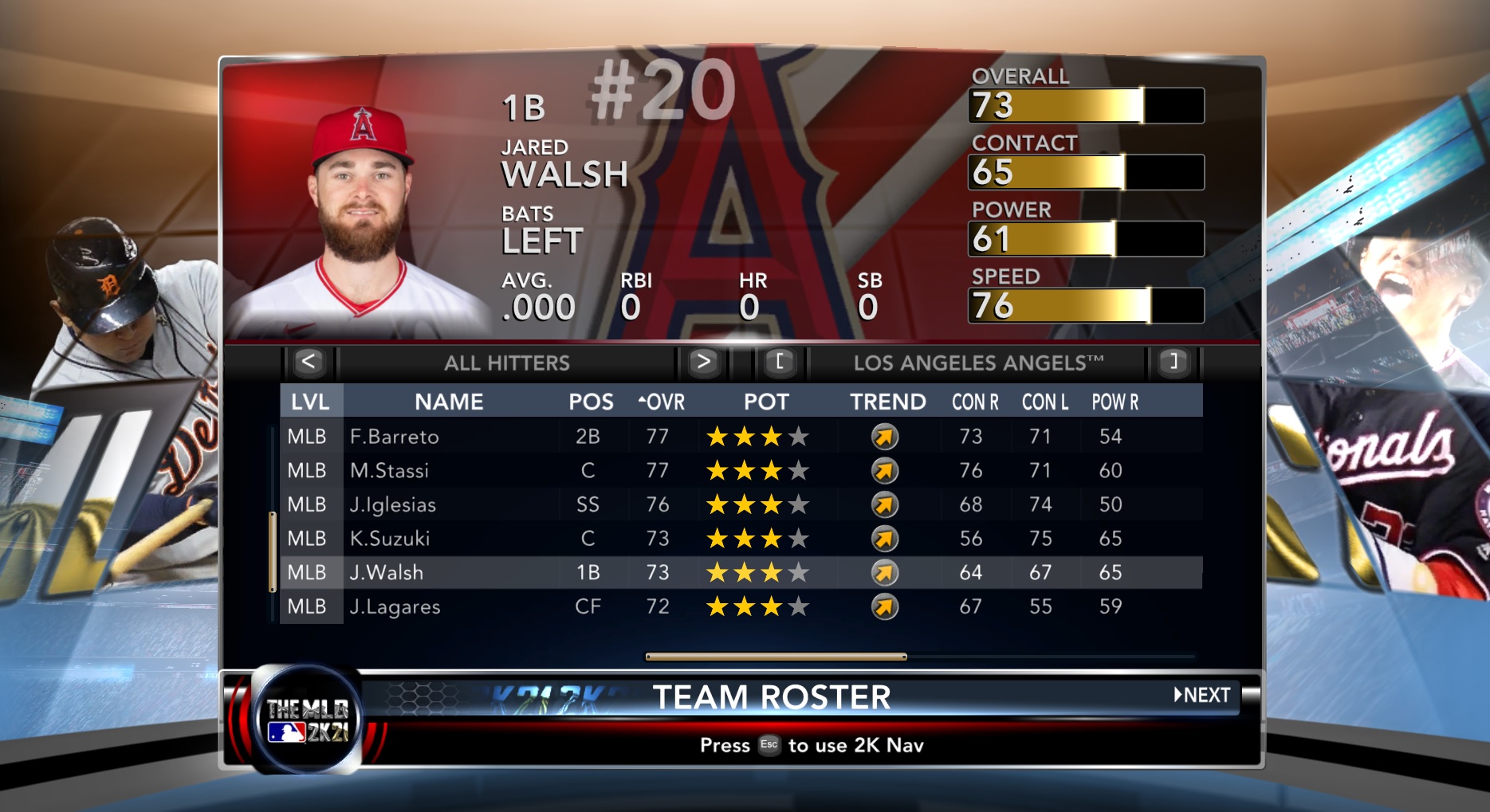Sort roster by LVL column
1490x812 pixels.
(x=310, y=402)
